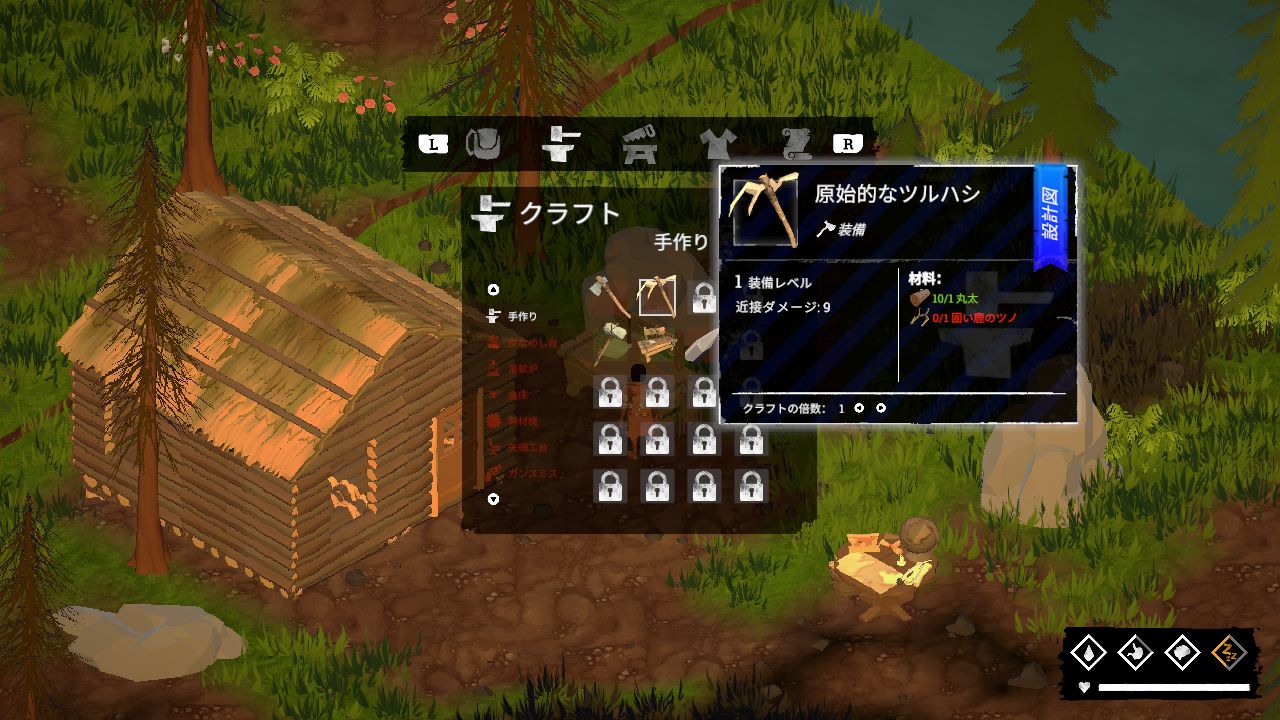Click the station list down arrow
Image resolution: width=1280 pixels, height=720 pixels.
(x=493, y=499)
